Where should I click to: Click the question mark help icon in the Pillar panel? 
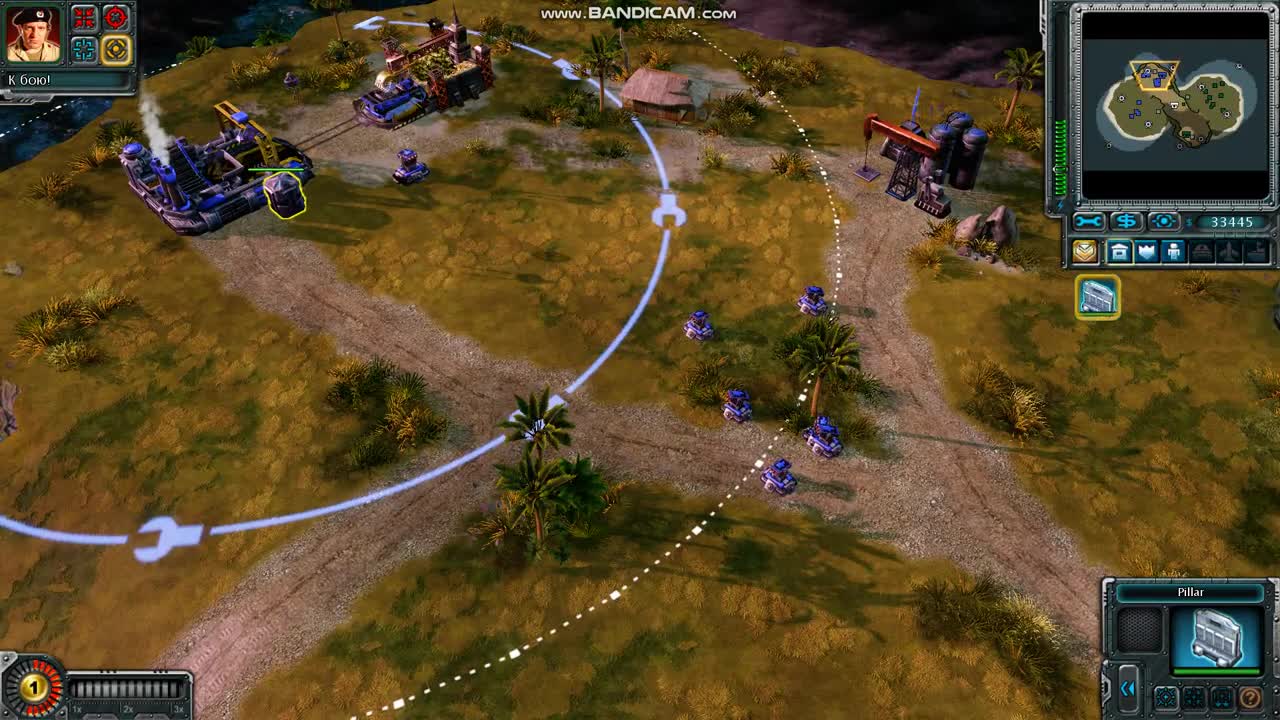pyautogui.click(x=1250, y=697)
